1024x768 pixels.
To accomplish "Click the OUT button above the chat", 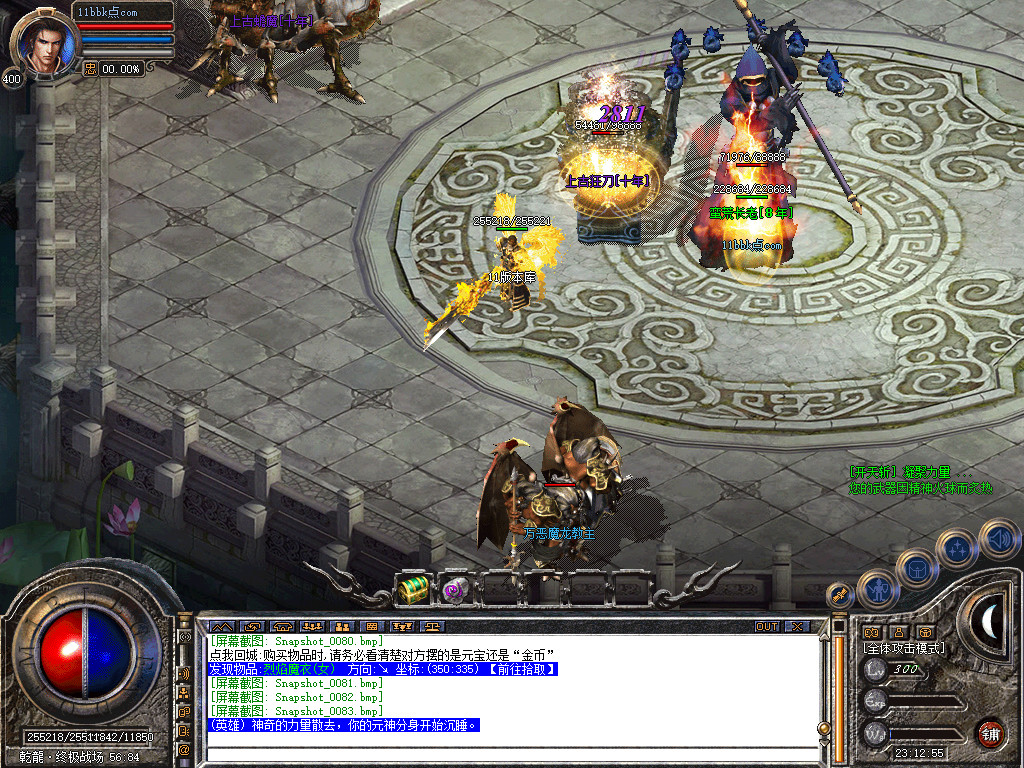I will (x=766, y=627).
